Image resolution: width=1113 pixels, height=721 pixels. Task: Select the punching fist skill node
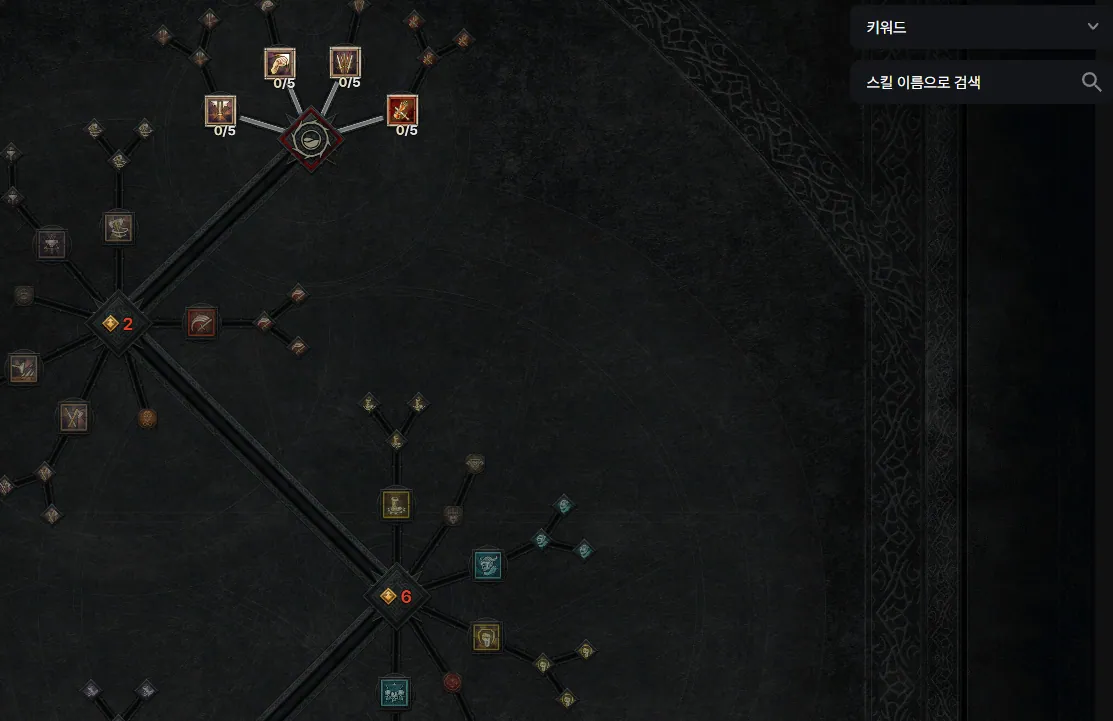[279, 63]
